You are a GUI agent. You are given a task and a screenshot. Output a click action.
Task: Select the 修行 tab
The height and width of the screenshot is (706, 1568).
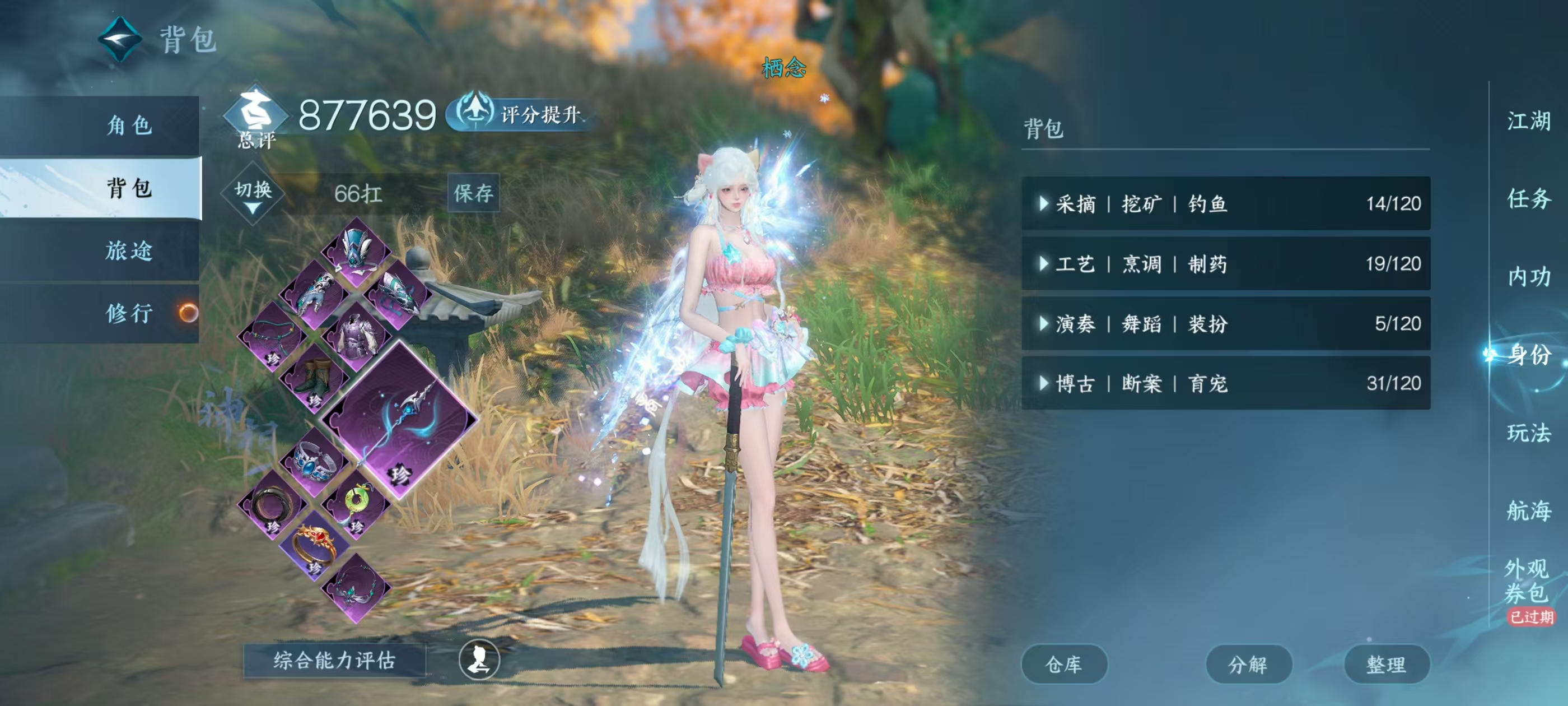point(128,313)
